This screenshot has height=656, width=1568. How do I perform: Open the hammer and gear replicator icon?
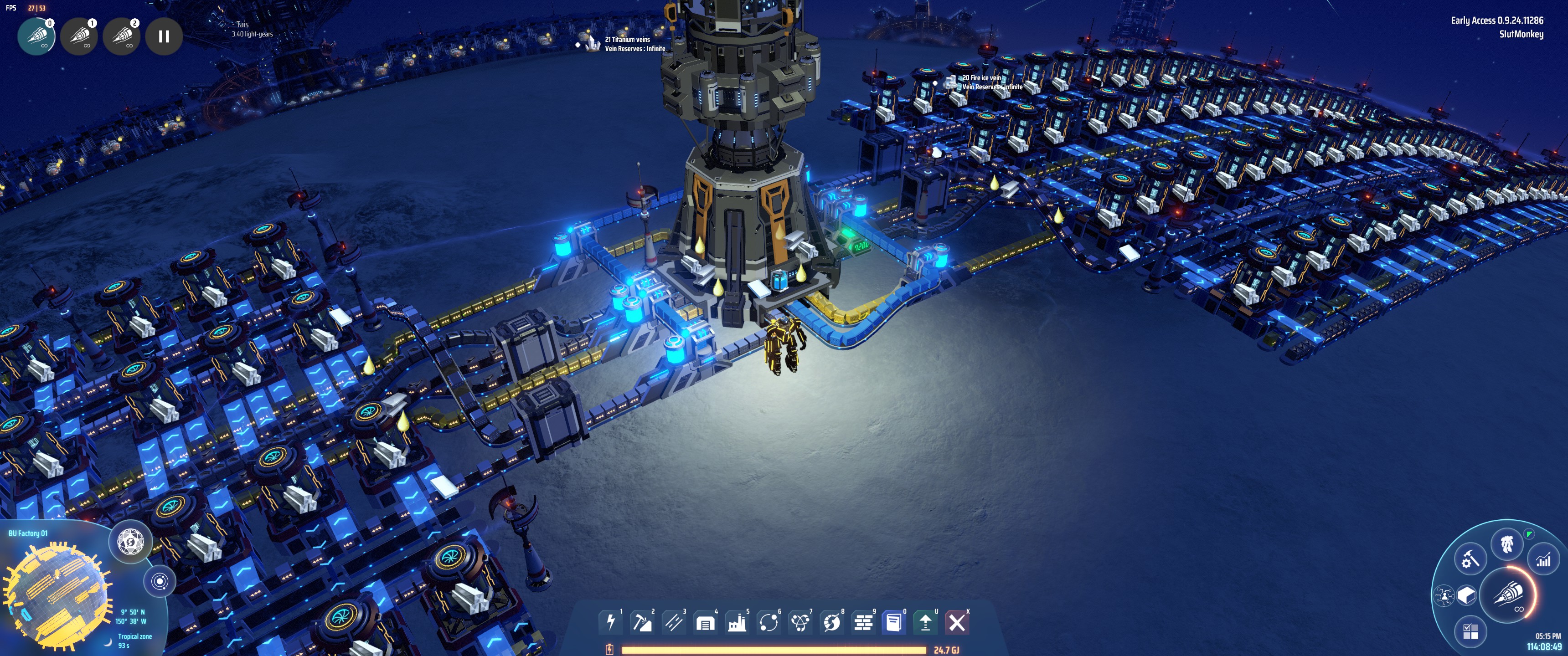[1470, 559]
